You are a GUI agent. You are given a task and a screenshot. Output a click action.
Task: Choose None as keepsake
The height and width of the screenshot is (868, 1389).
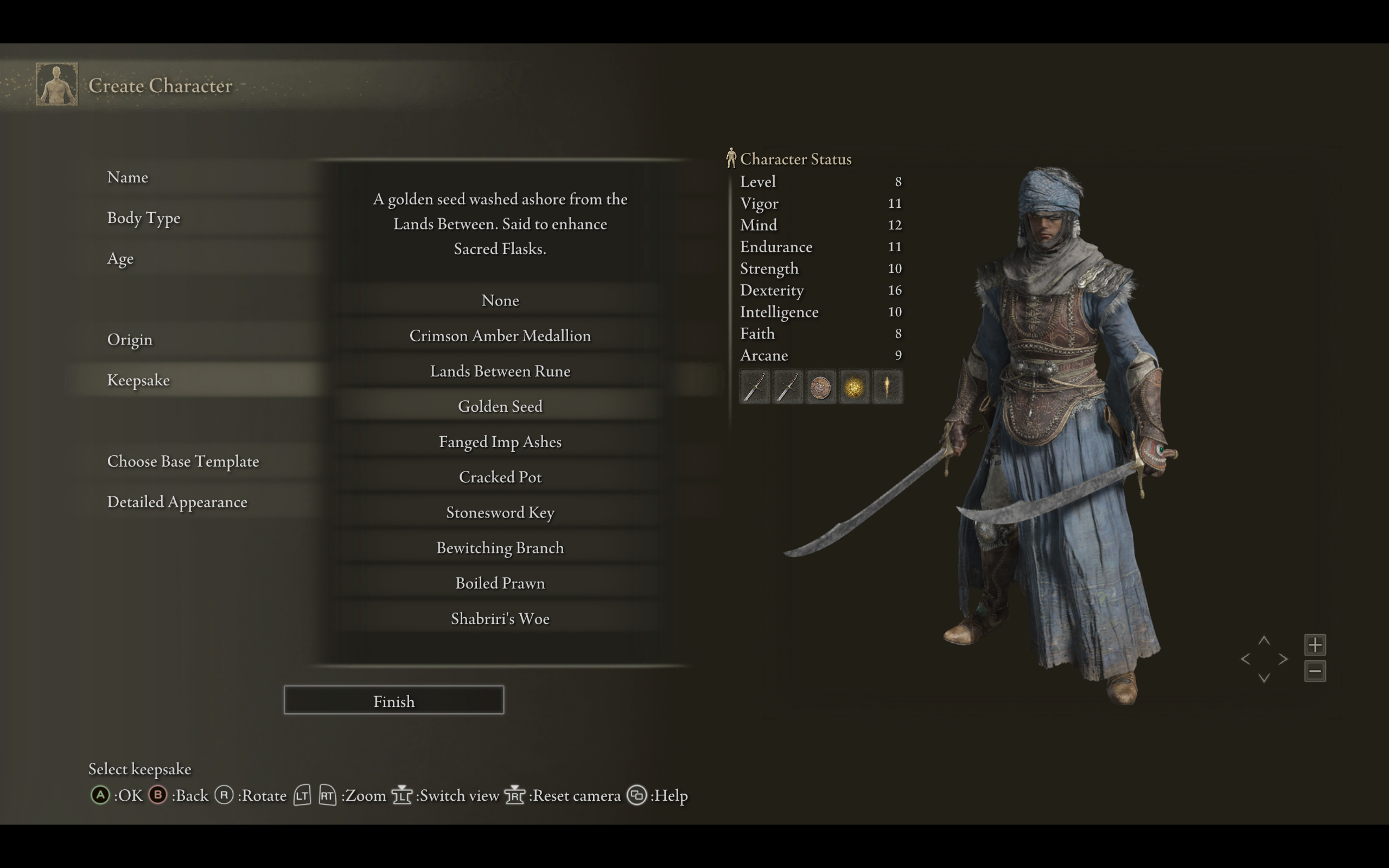(x=500, y=300)
